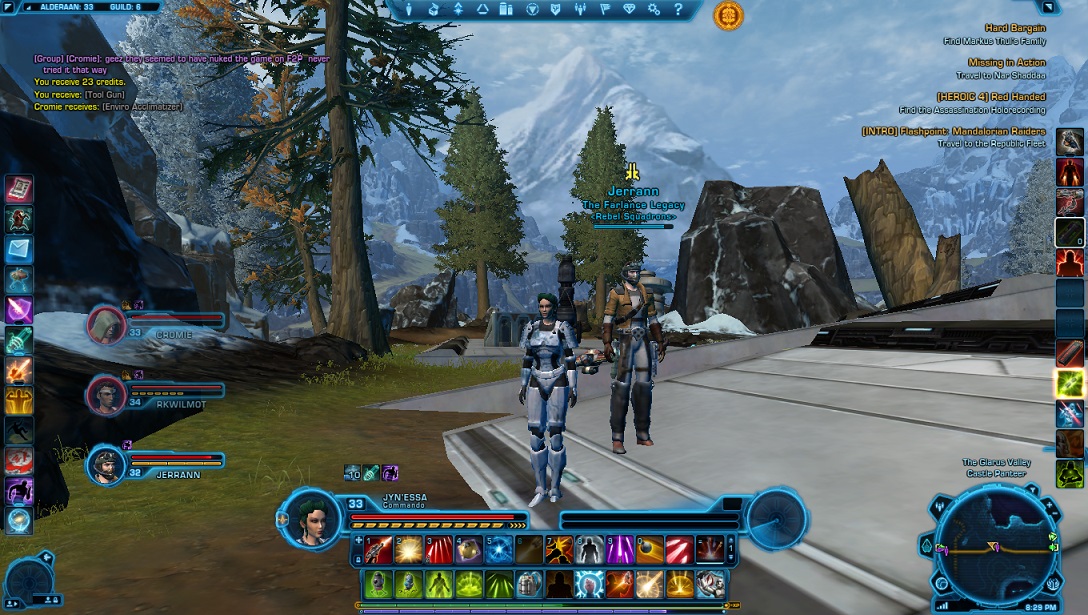Open the Flashpoint: Mandalorian Raiders mission entry
The height and width of the screenshot is (615, 1088).
point(954,132)
